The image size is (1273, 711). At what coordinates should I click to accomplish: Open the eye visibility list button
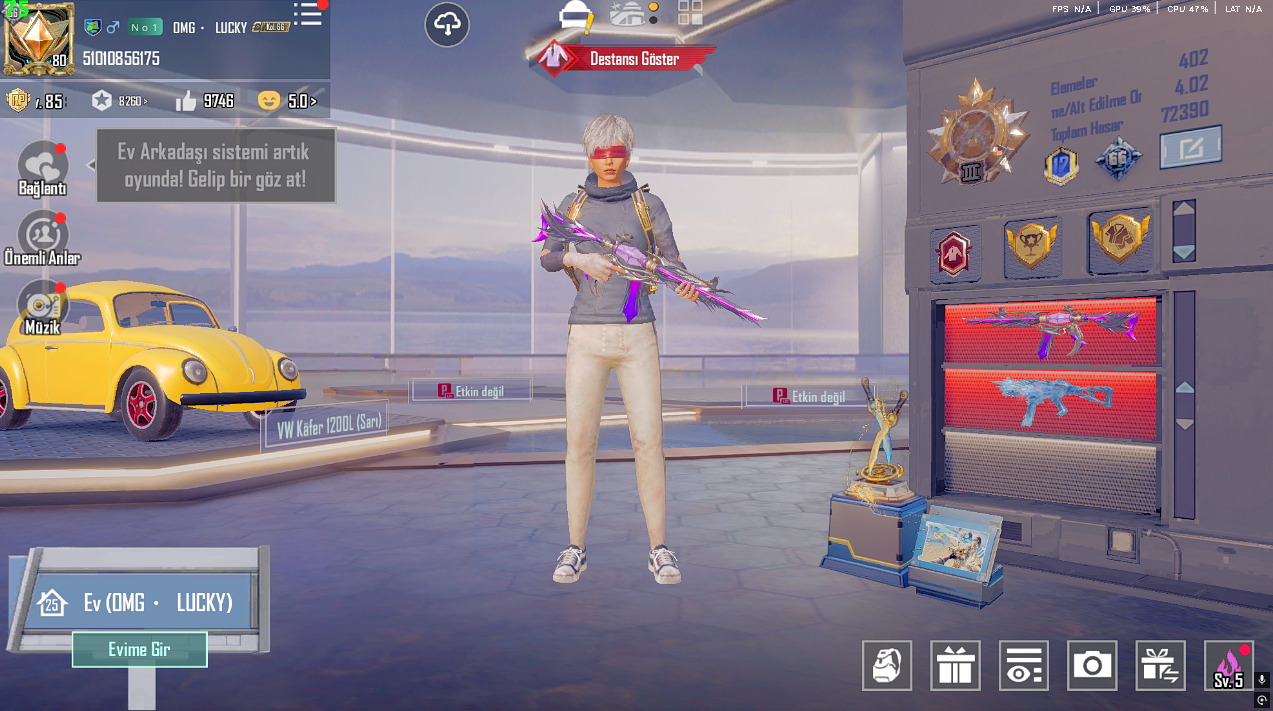[x=1023, y=665]
